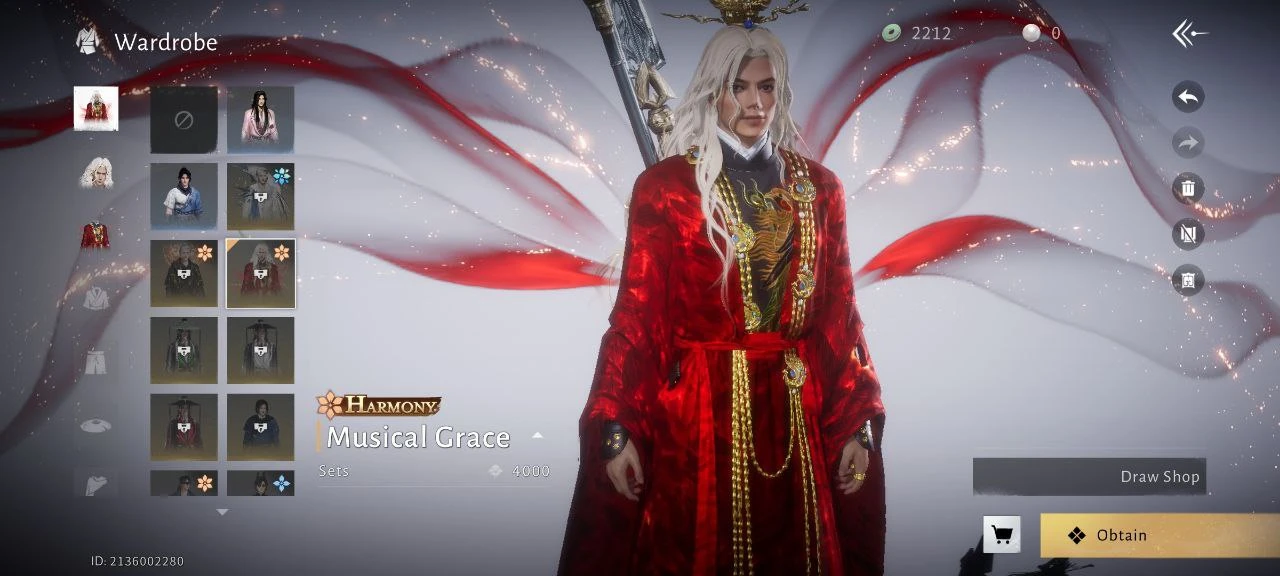1280x576 pixels.
Task: Click the trash can icon
Action: [x=1188, y=188]
